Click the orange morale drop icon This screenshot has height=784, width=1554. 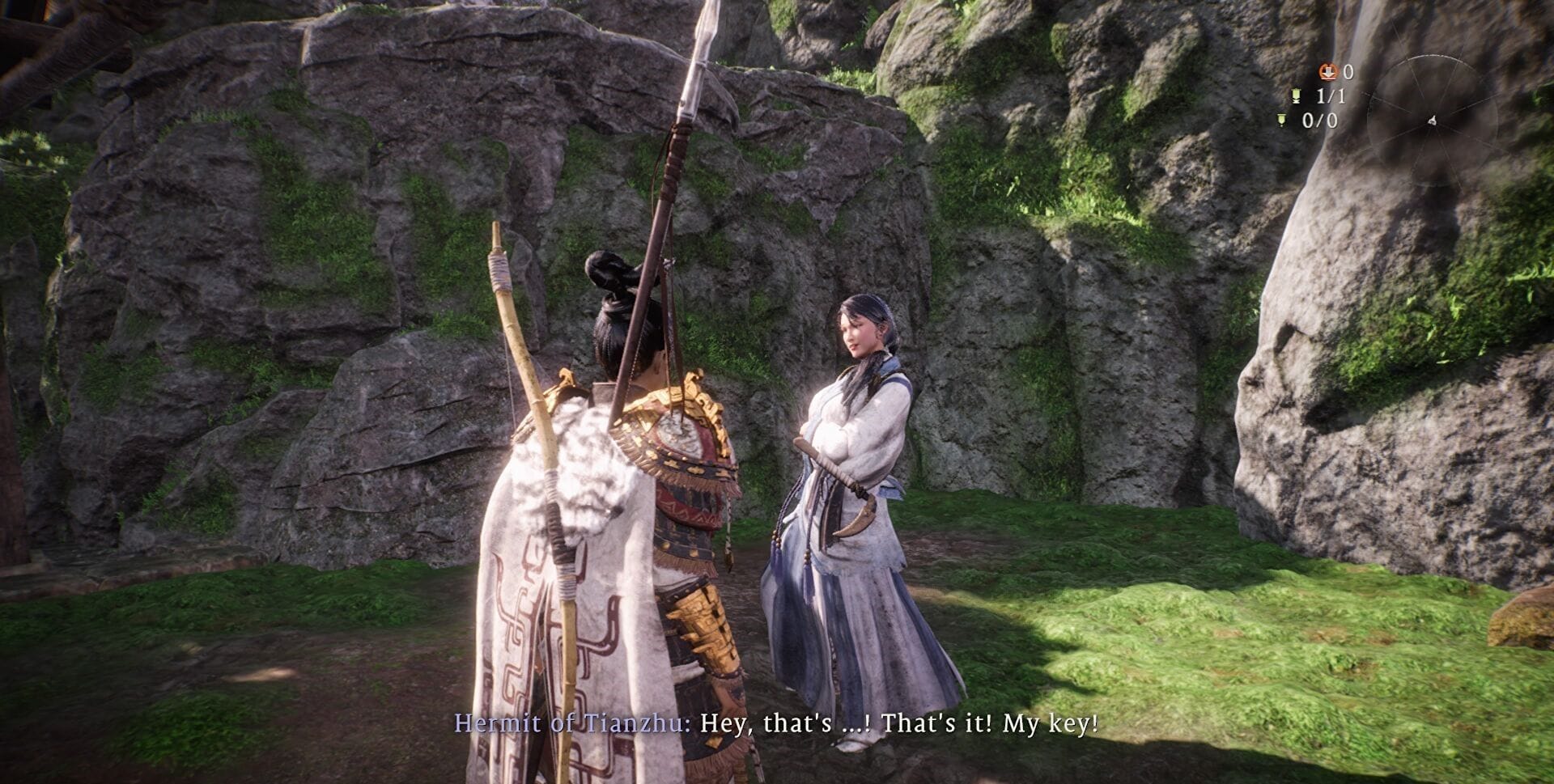tap(1327, 73)
